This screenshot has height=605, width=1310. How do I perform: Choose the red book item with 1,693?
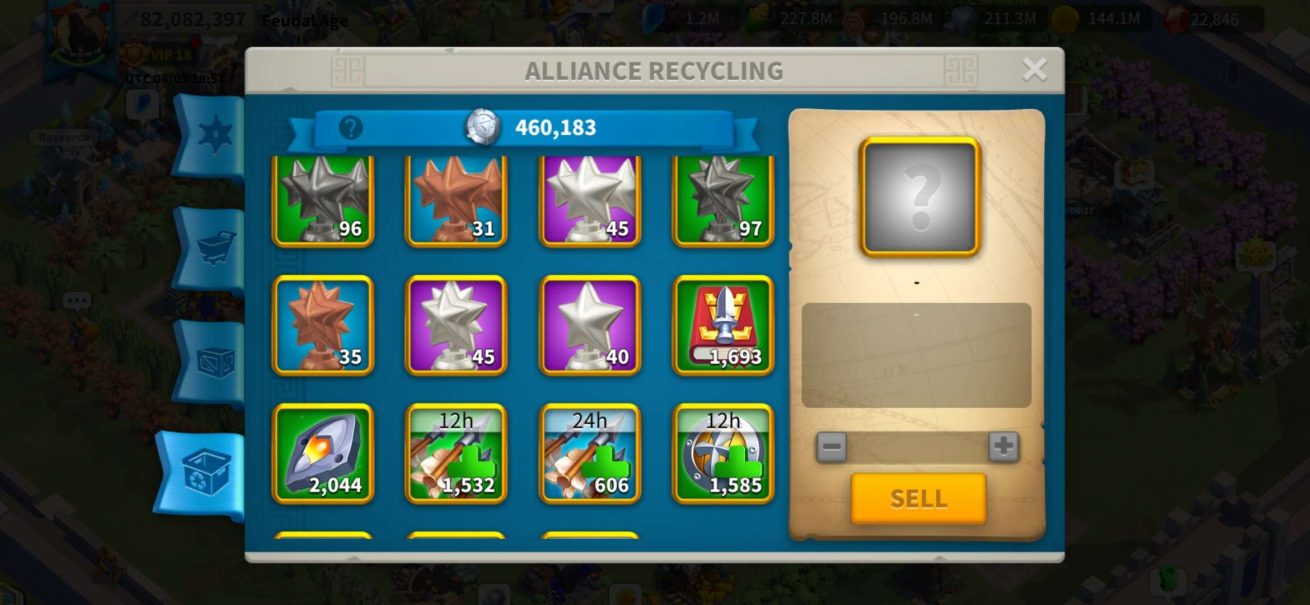point(723,325)
